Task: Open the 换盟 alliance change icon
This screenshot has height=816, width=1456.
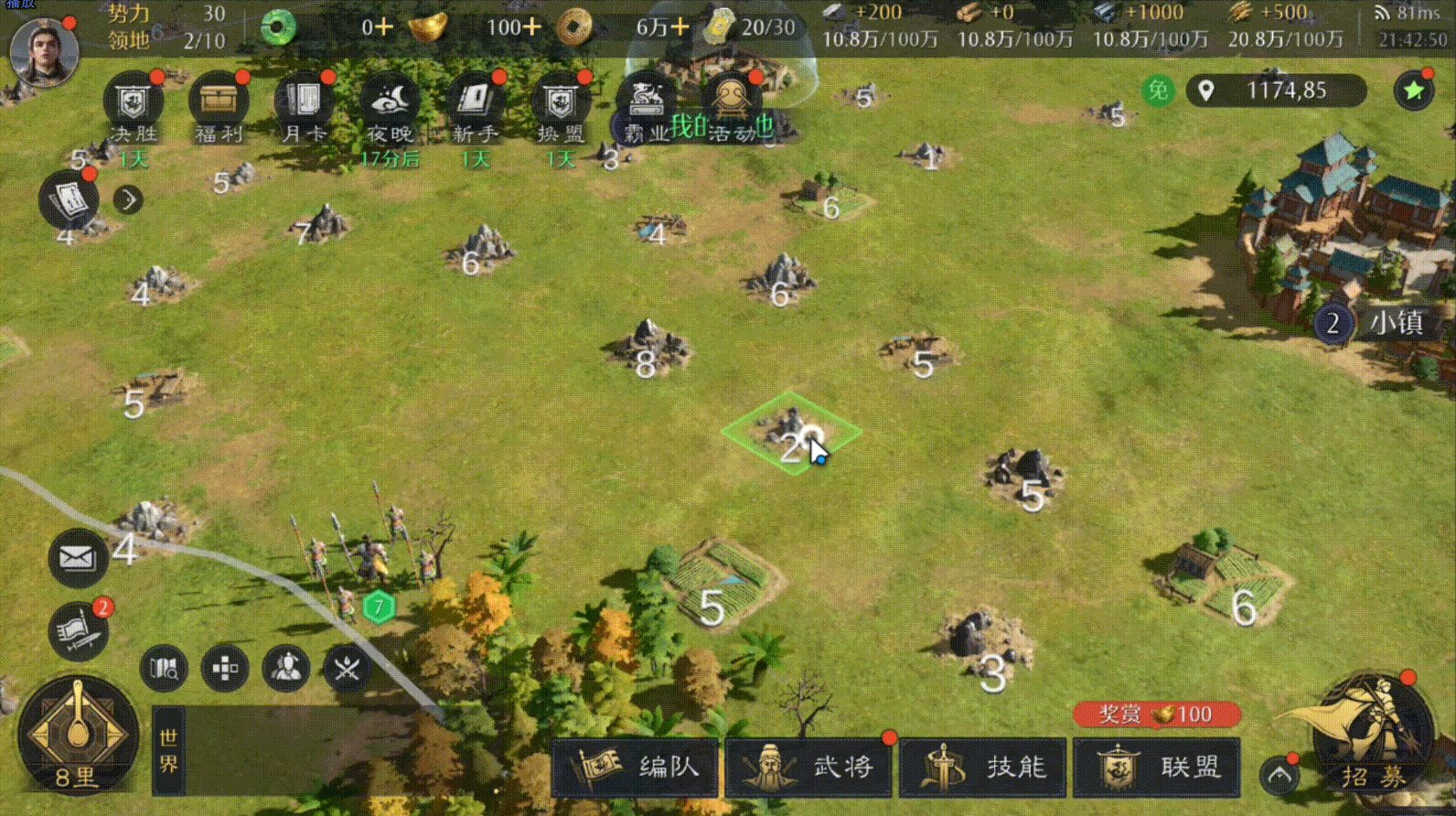Action: pyautogui.click(x=560, y=101)
